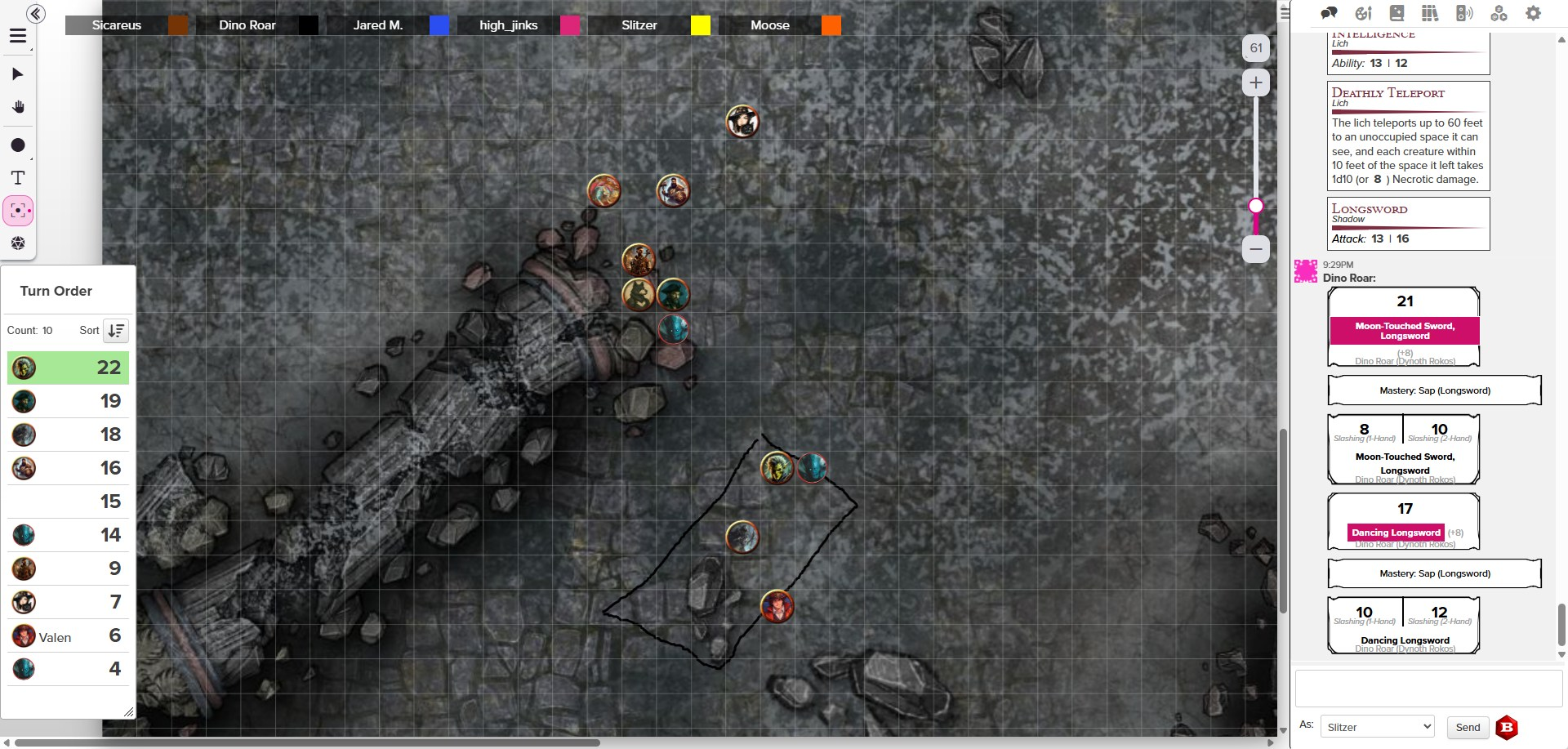This screenshot has height=749, width=1568.
Task: Send the chat message
Action: [1467, 727]
